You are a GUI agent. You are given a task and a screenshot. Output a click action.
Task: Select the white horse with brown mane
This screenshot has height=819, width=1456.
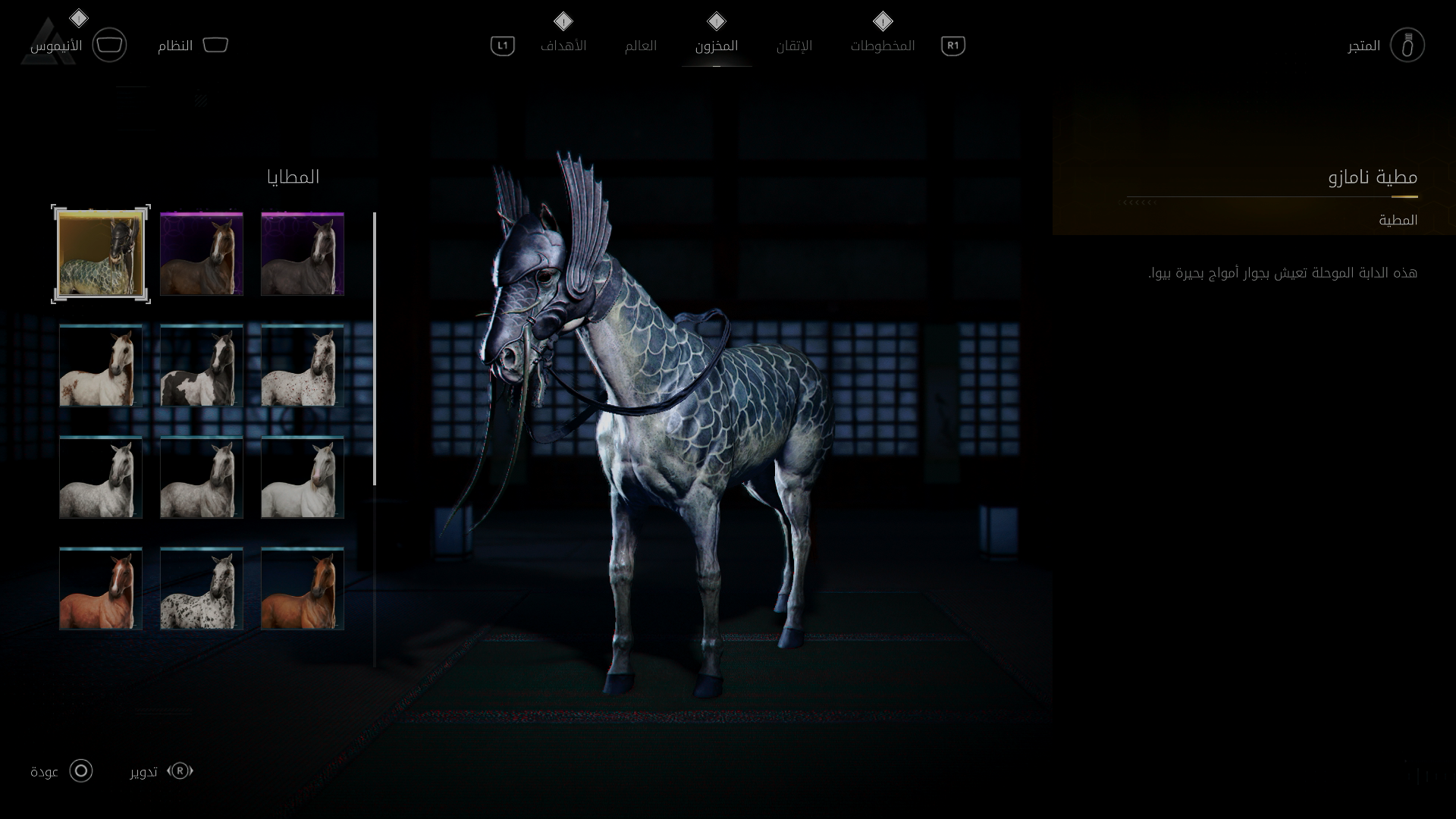tap(101, 366)
